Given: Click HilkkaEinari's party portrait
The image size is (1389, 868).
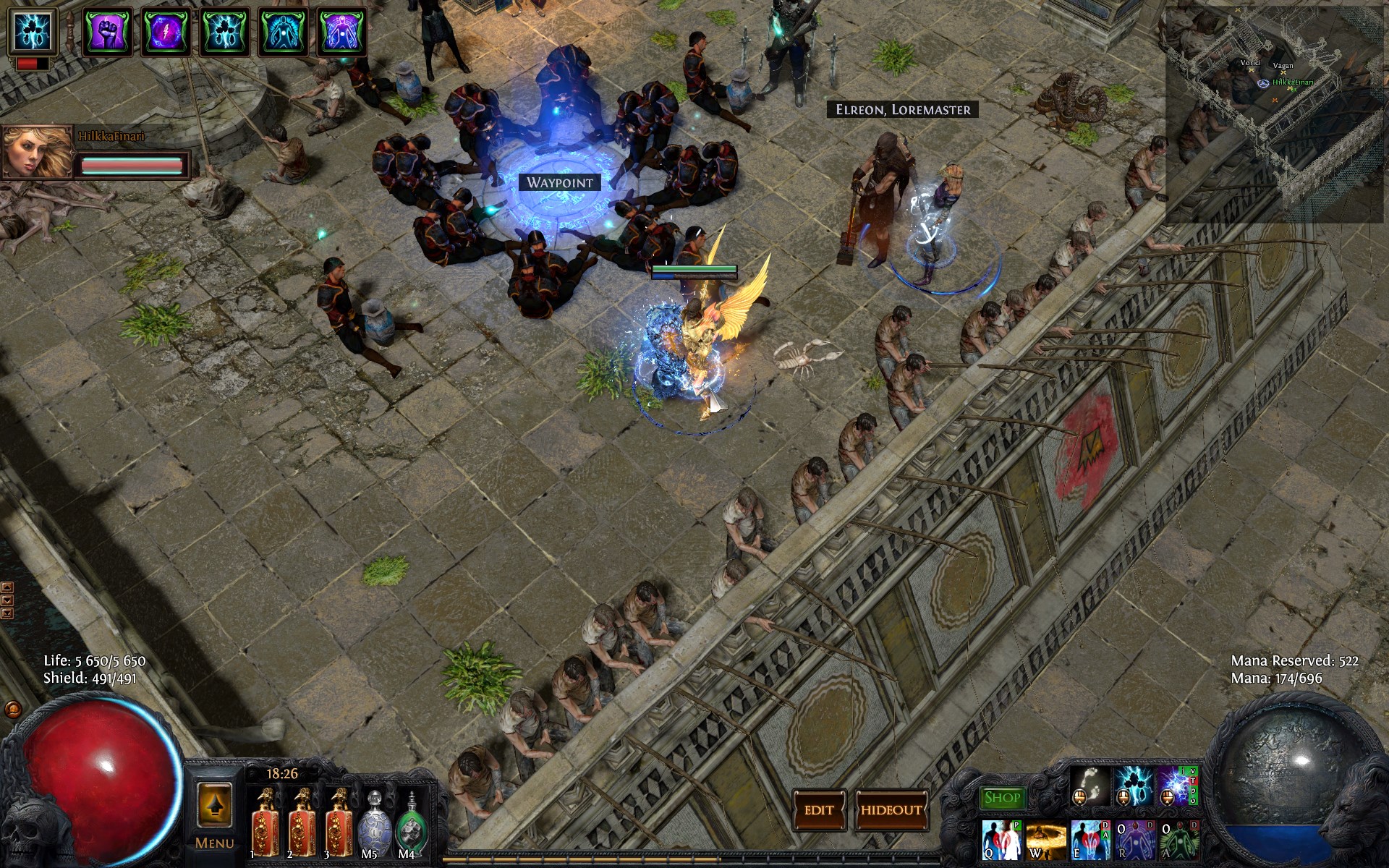Looking at the screenshot, I should pos(38,152).
